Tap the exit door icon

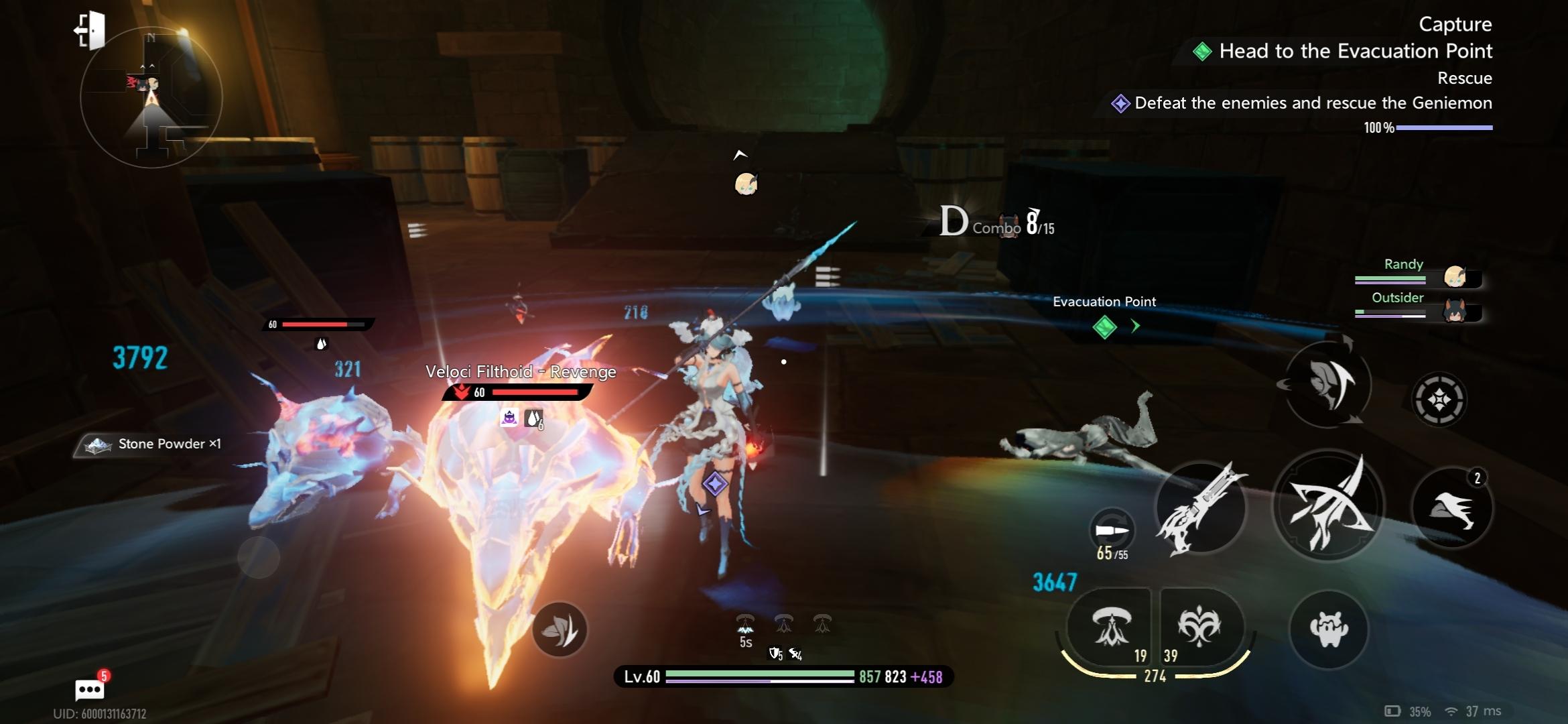click(90, 30)
